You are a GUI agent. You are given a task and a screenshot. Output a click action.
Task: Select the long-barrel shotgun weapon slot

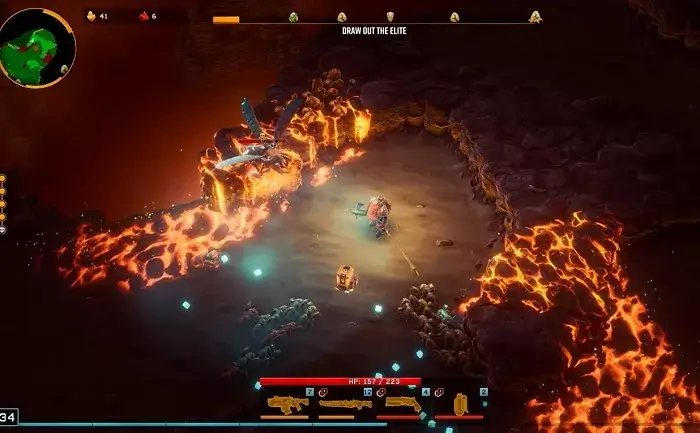[x=345, y=404]
